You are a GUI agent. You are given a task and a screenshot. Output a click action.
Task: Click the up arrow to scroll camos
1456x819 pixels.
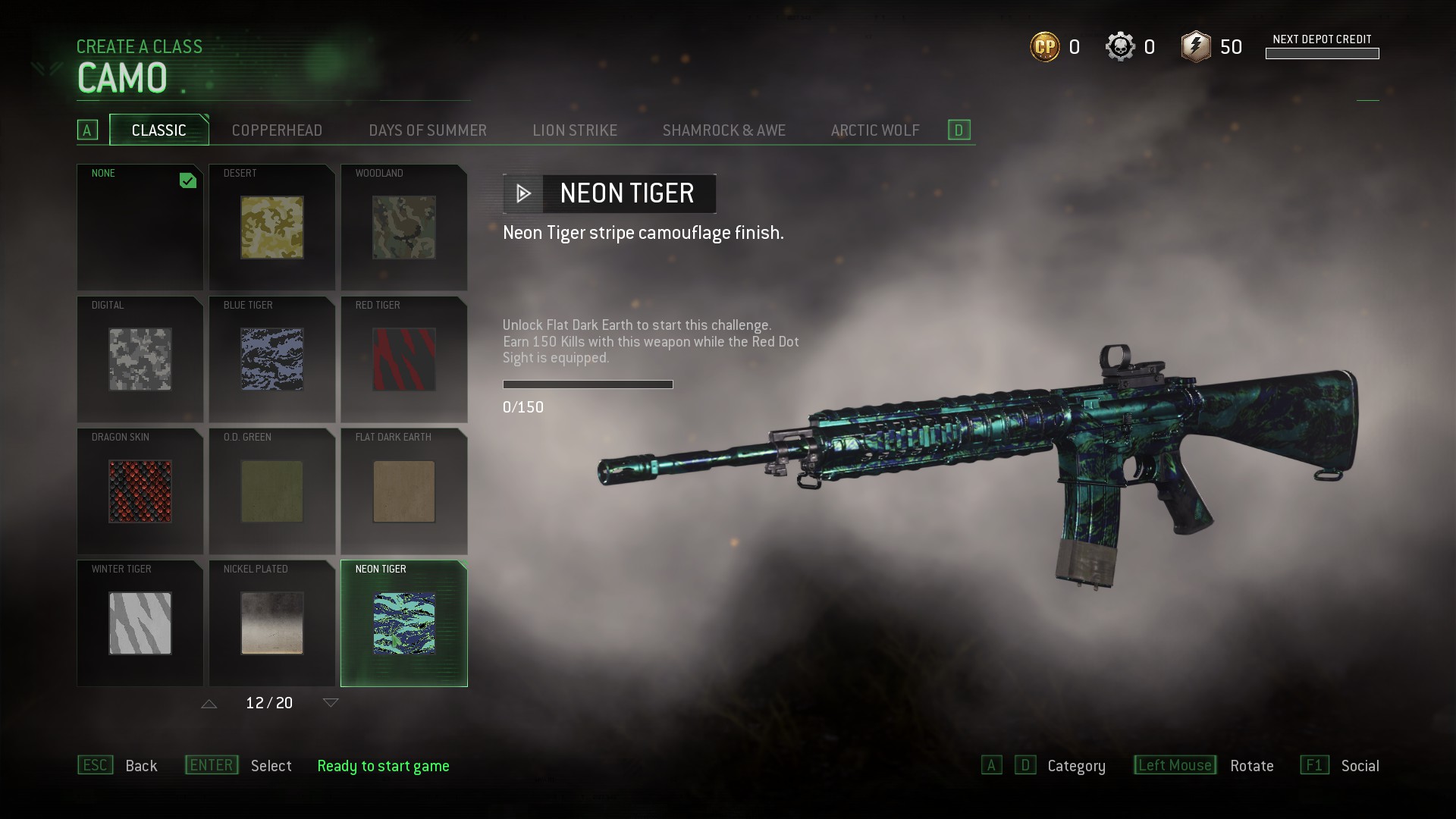coord(209,703)
